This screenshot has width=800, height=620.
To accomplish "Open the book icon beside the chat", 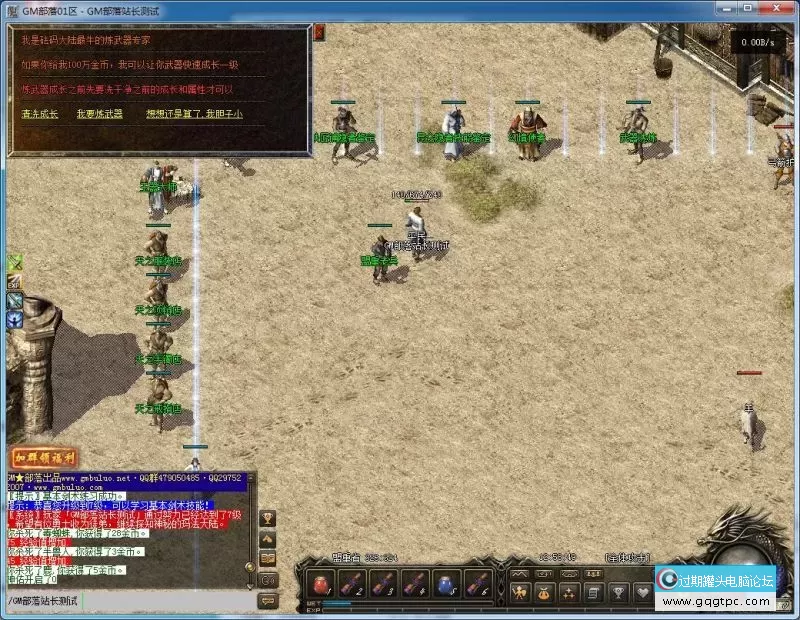I will point(268,559).
